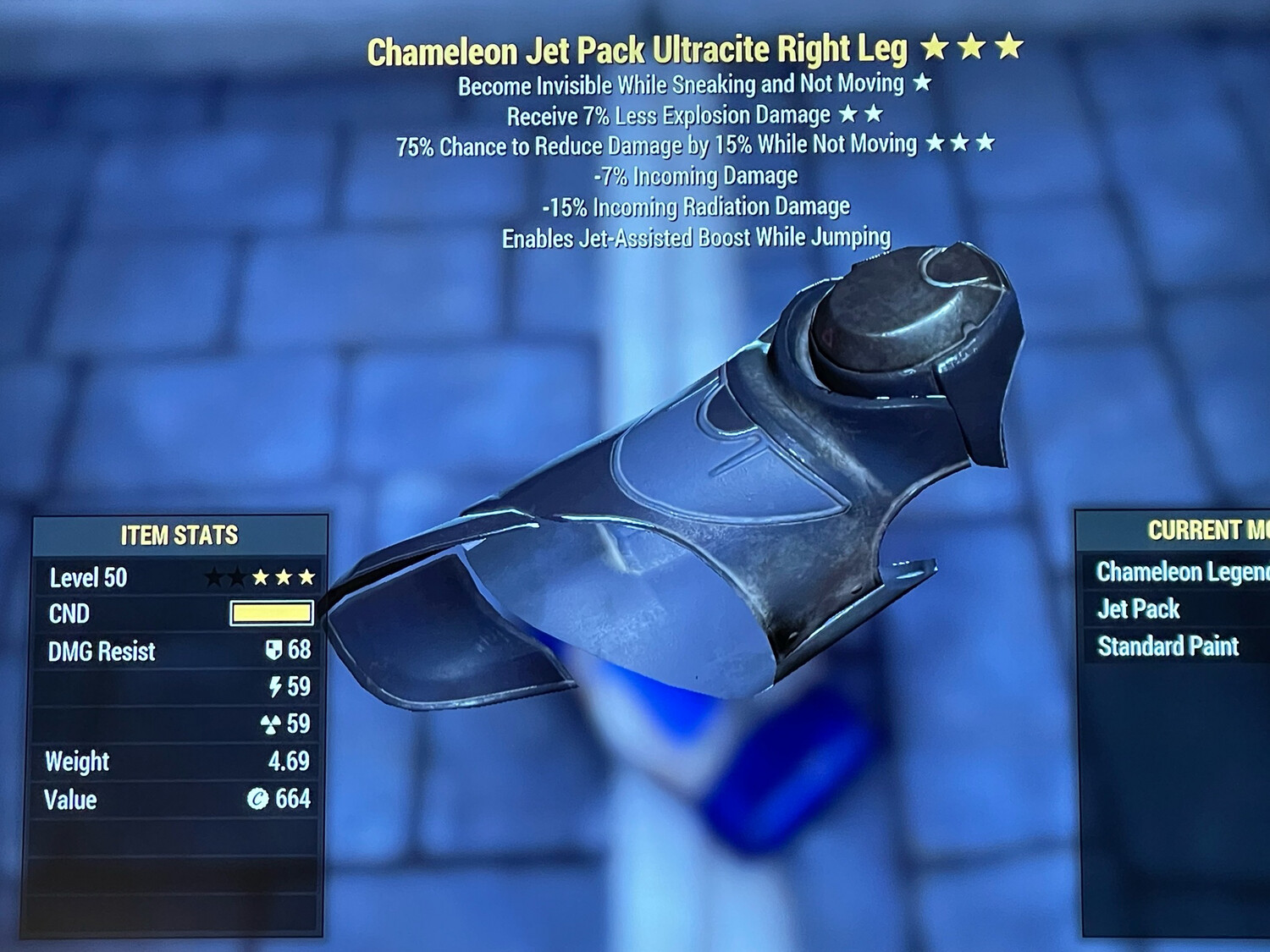
Task: Select the star after Become Invisible While Sneaking
Action: [922, 85]
